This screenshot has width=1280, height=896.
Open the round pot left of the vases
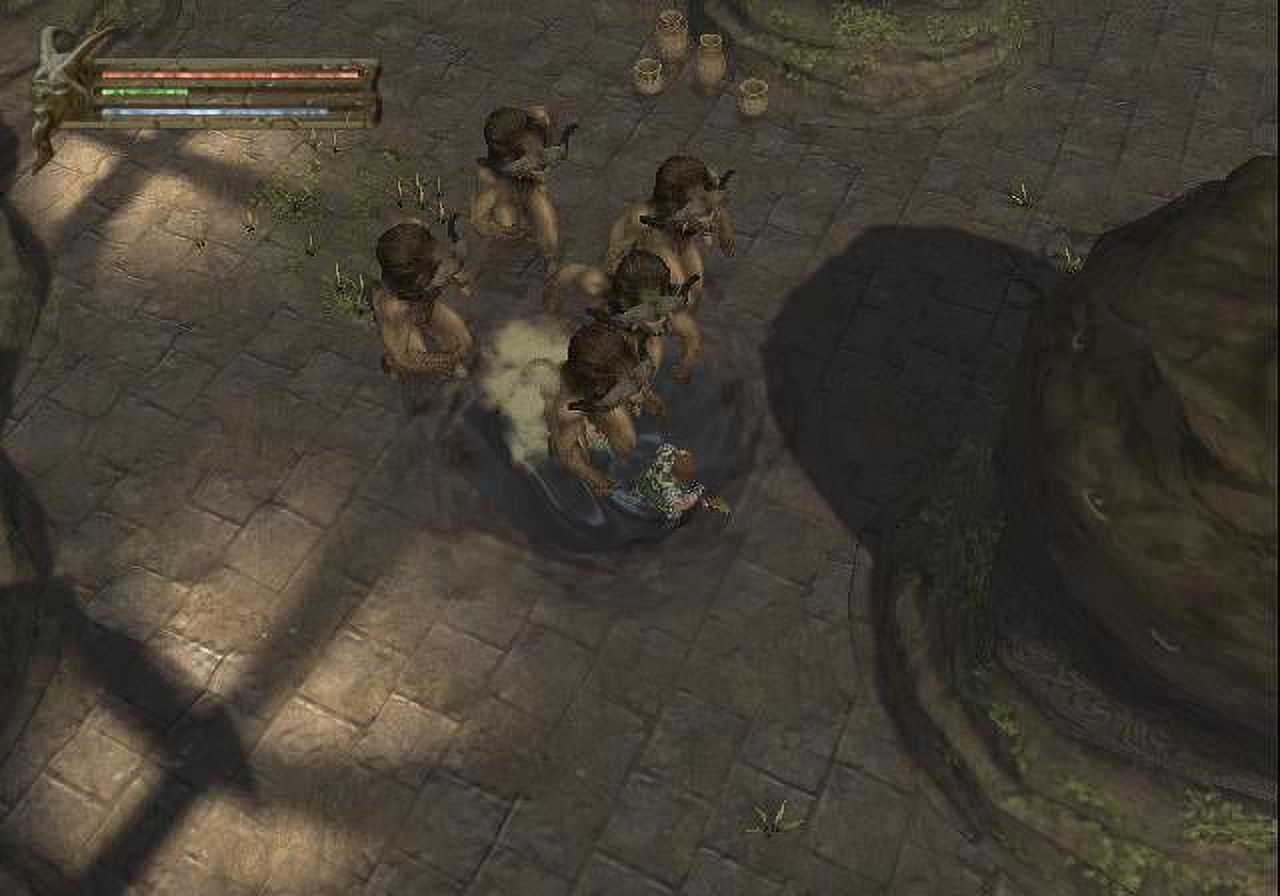648,75
